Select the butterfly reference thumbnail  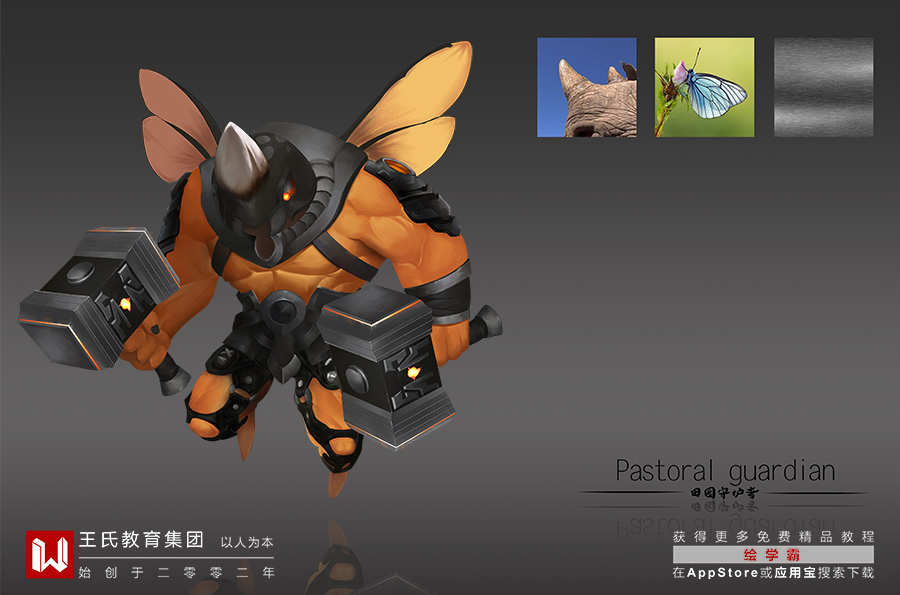(x=704, y=87)
